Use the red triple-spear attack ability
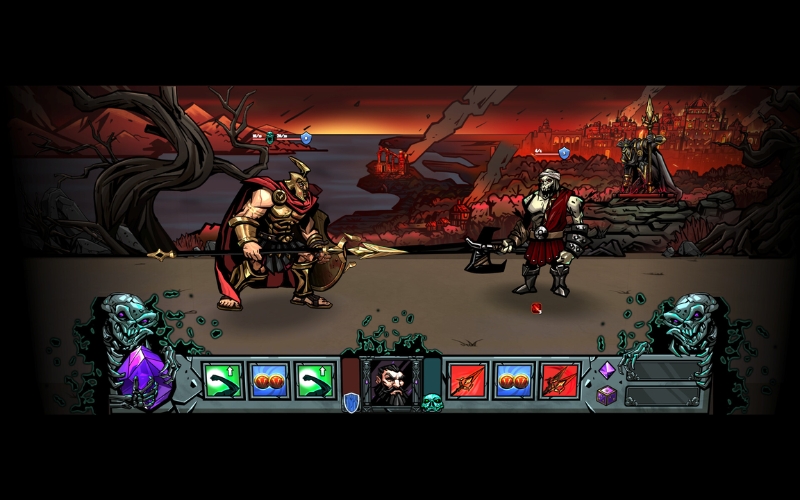This screenshot has width=800, height=500. point(560,381)
